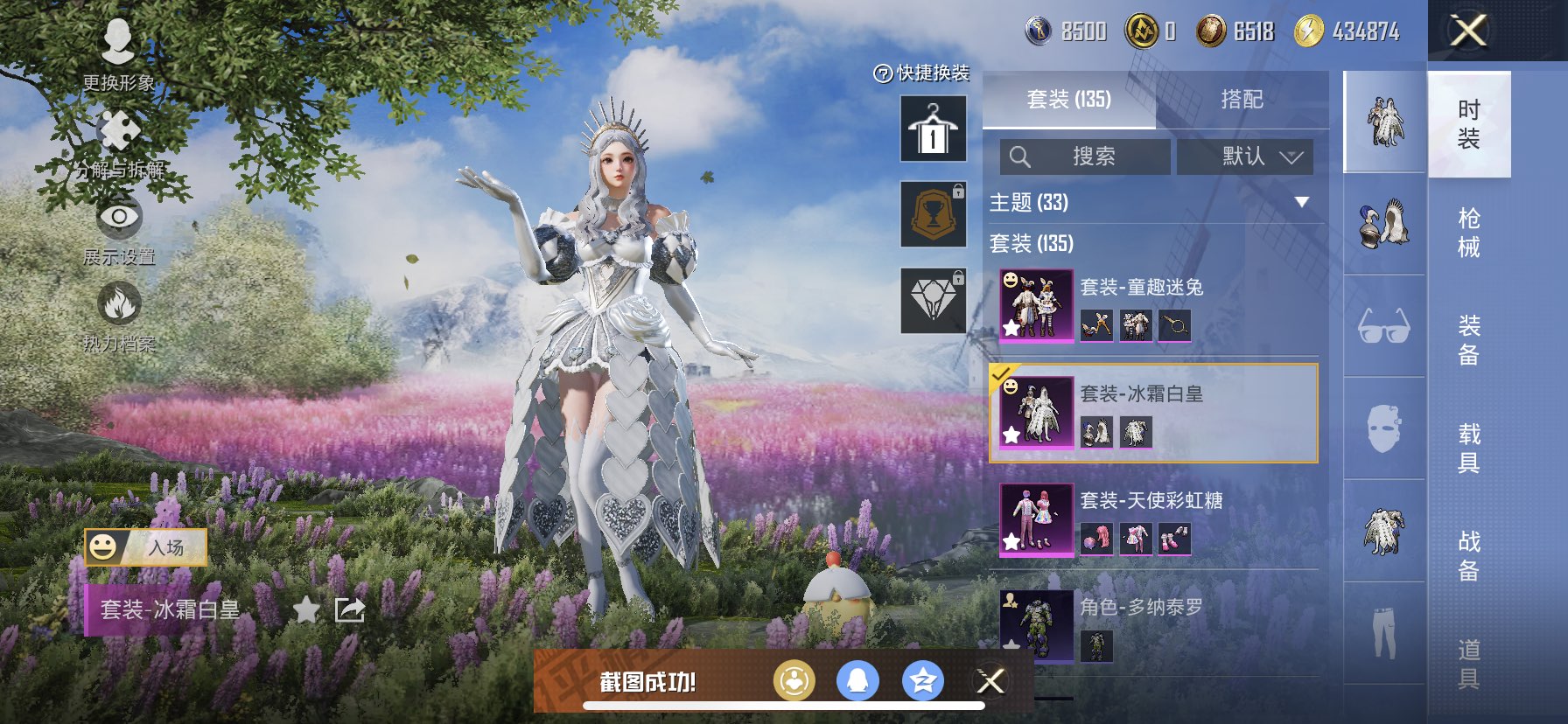
Task: Open the 快捷换装 hanger slot 1
Action: [934, 129]
